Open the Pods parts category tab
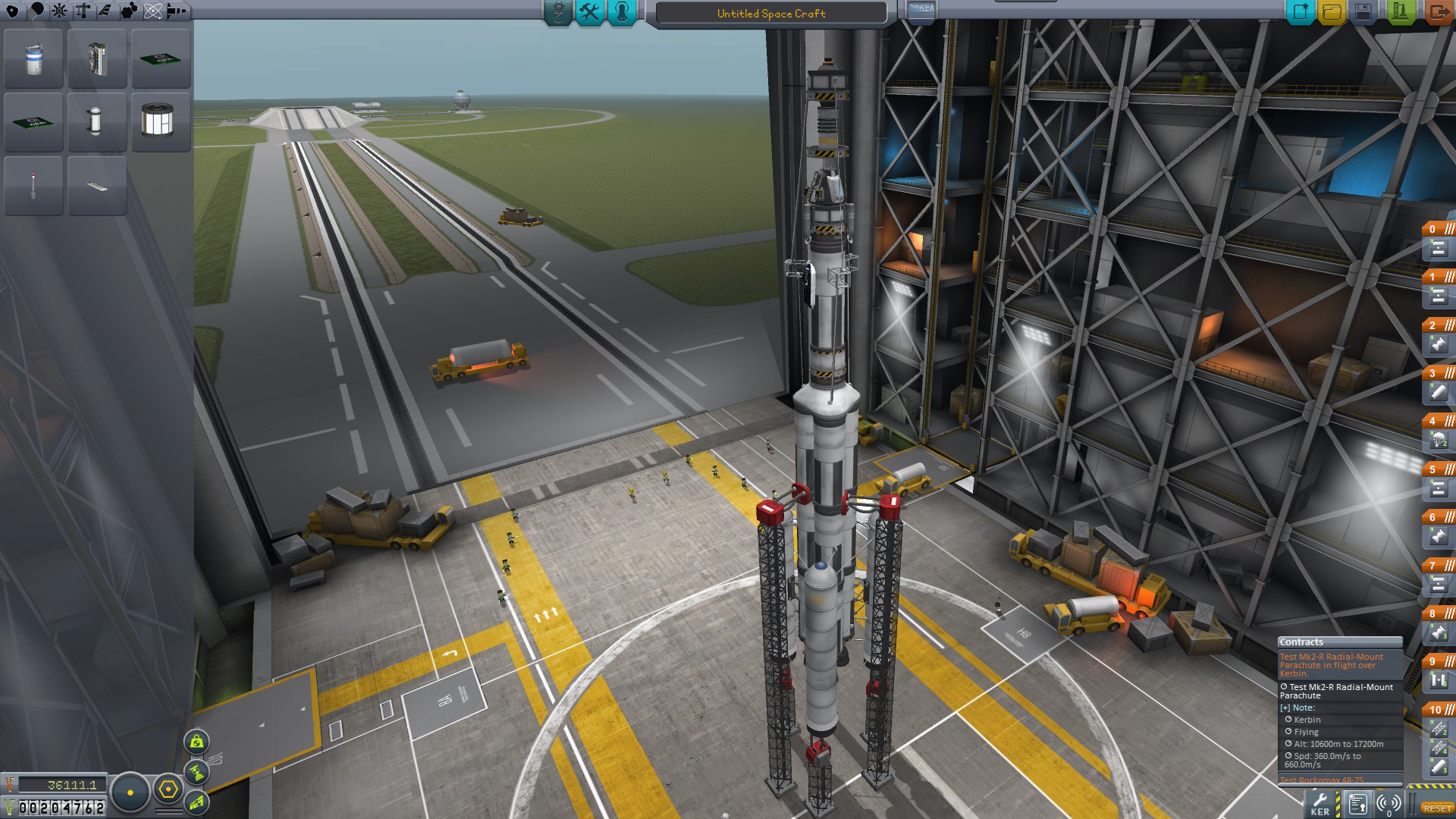The height and width of the screenshot is (819, 1456). (13, 11)
